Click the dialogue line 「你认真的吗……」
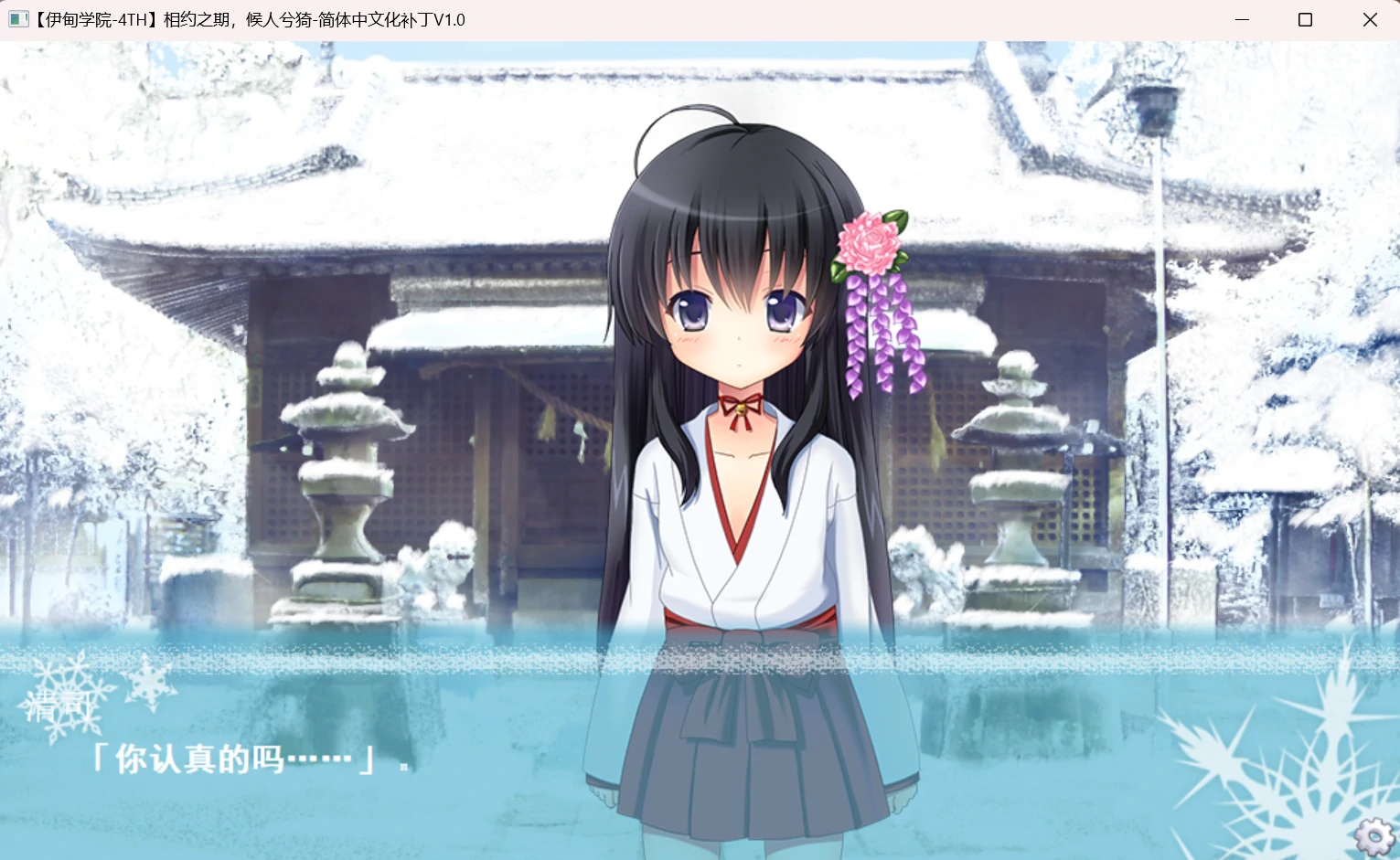 point(233,759)
